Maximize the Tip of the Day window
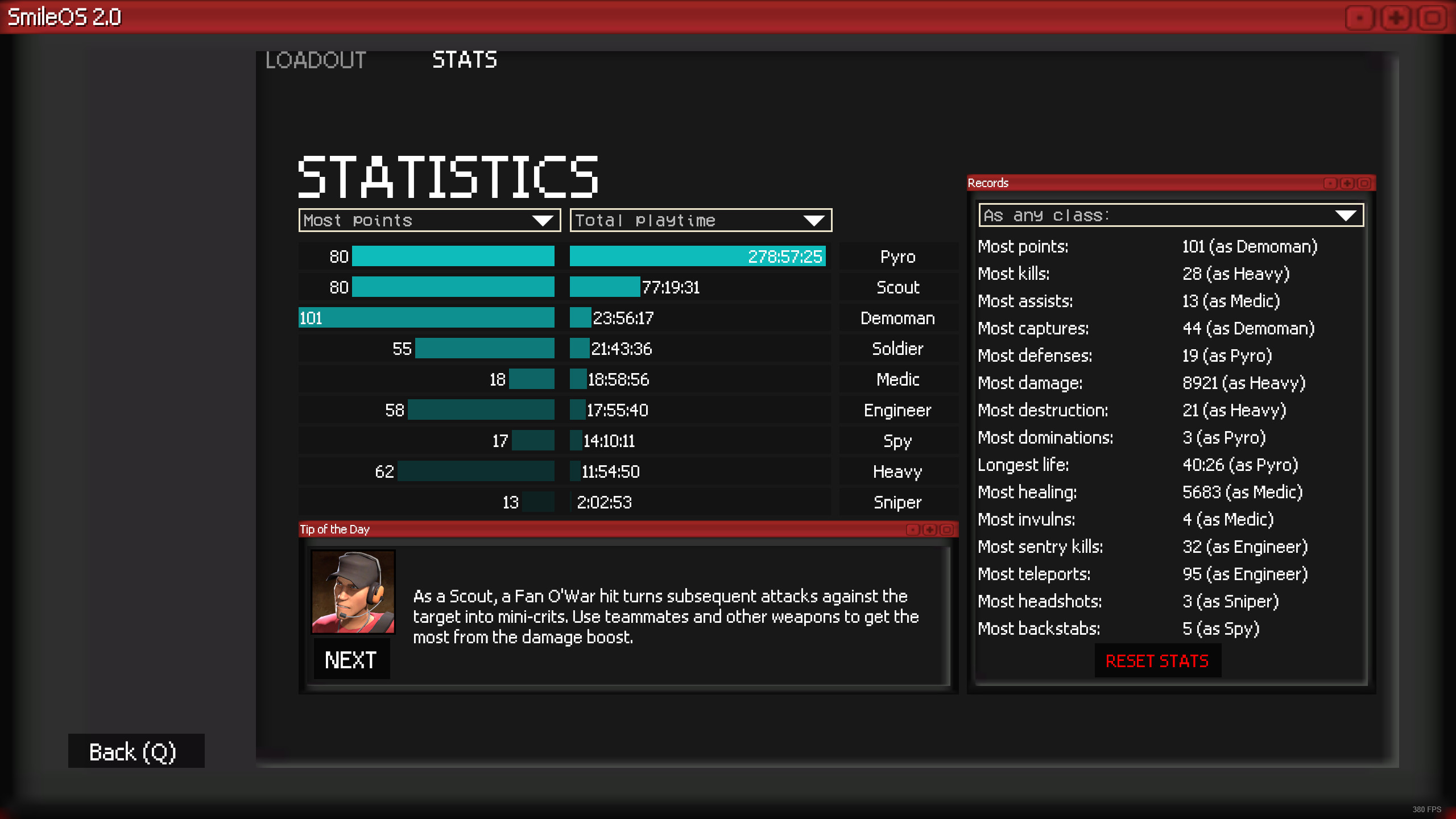Viewport: 1456px width, 819px height. [x=945, y=530]
